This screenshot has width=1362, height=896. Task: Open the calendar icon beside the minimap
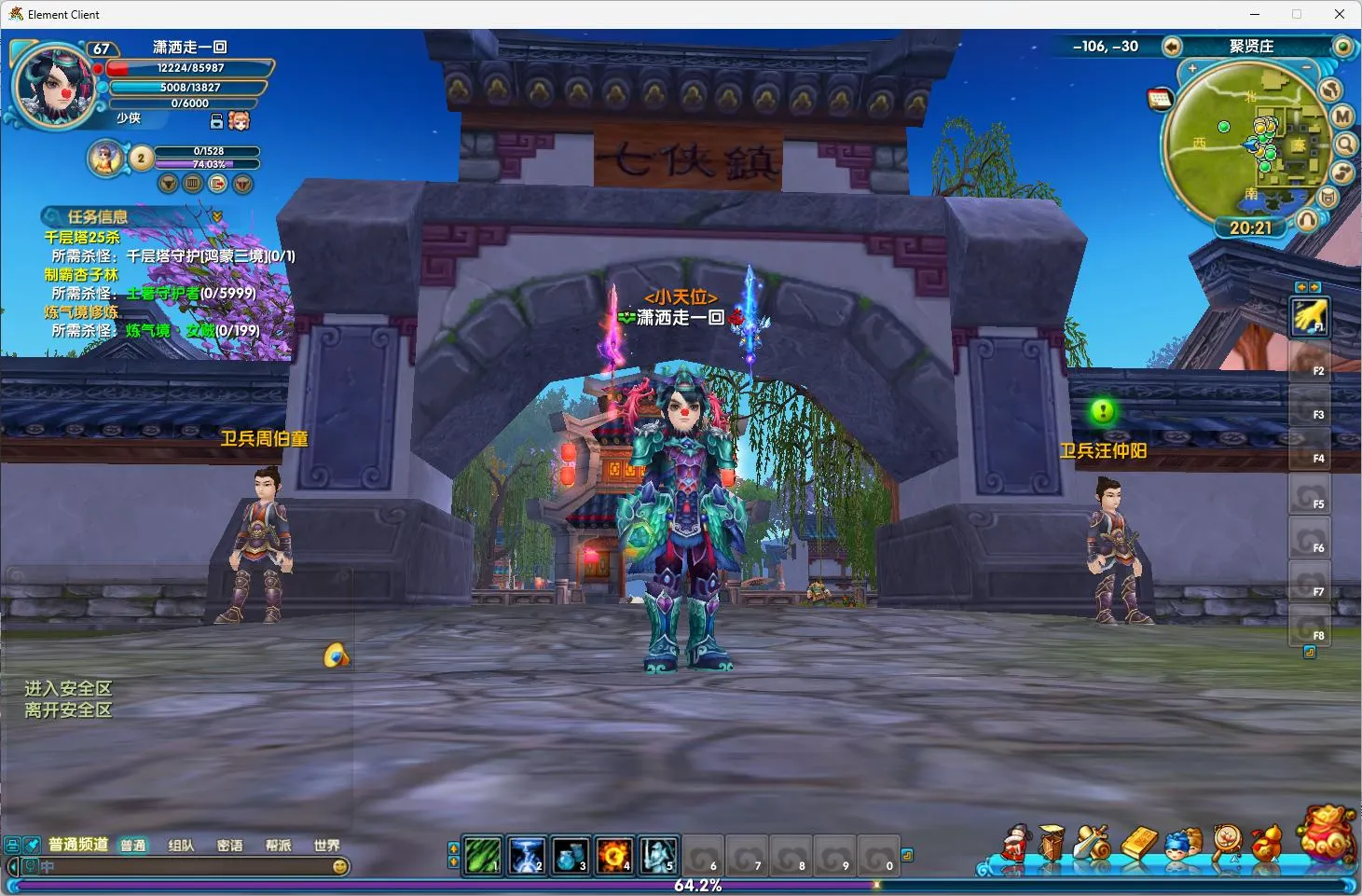[x=1160, y=100]
